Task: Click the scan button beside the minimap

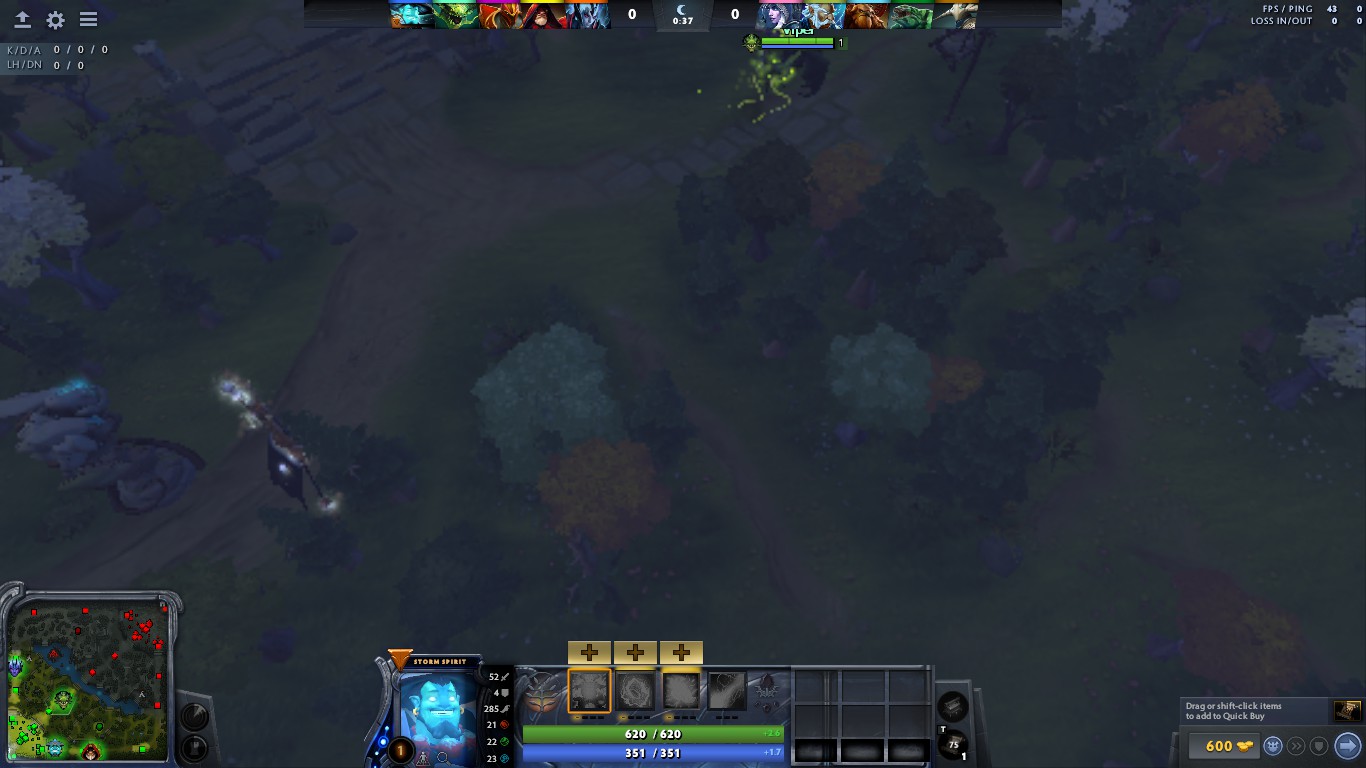Action: [x=194, y=716]
